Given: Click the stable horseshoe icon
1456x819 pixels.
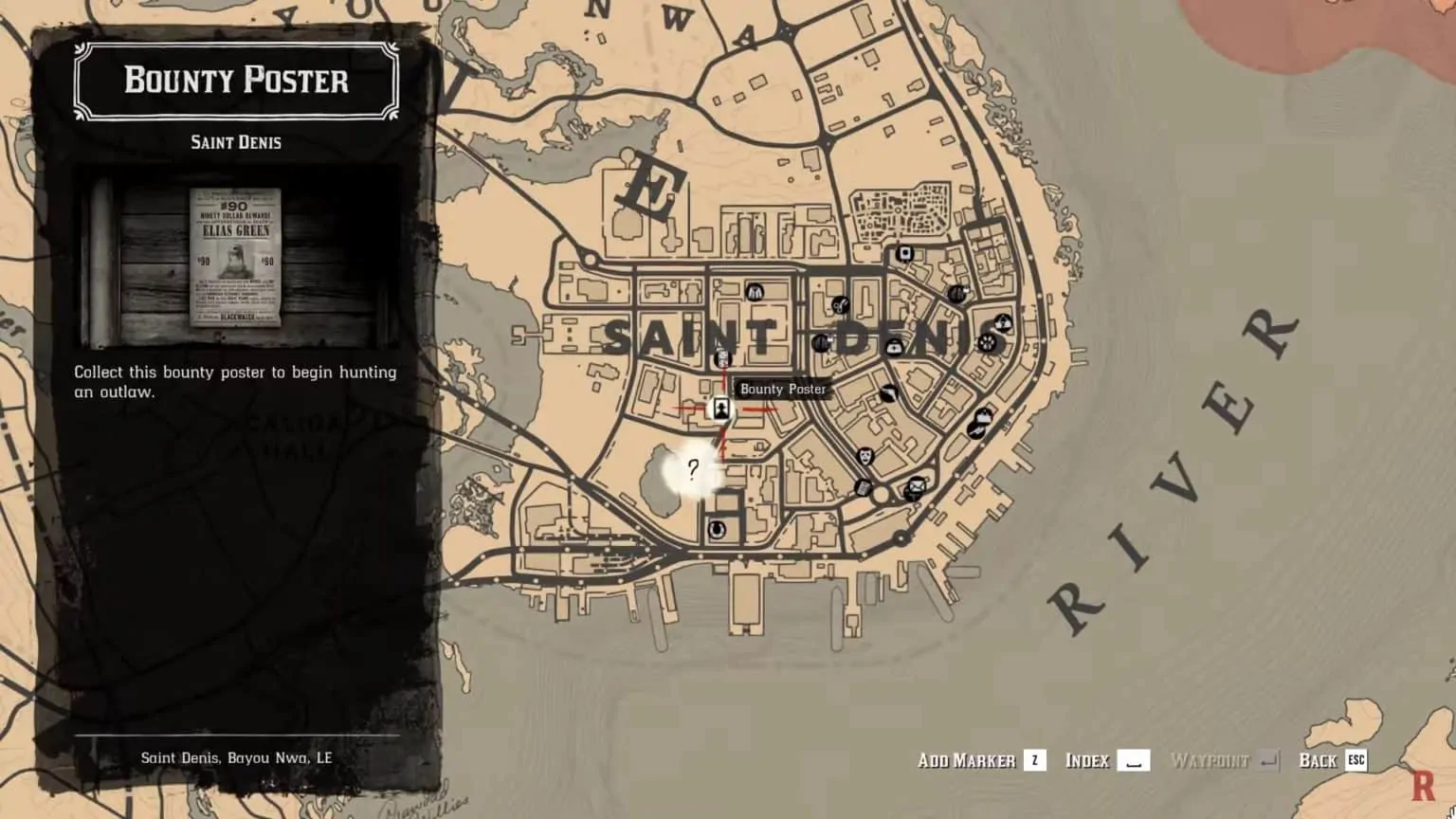Looking at the screenshot, I should tap(717, 529).
